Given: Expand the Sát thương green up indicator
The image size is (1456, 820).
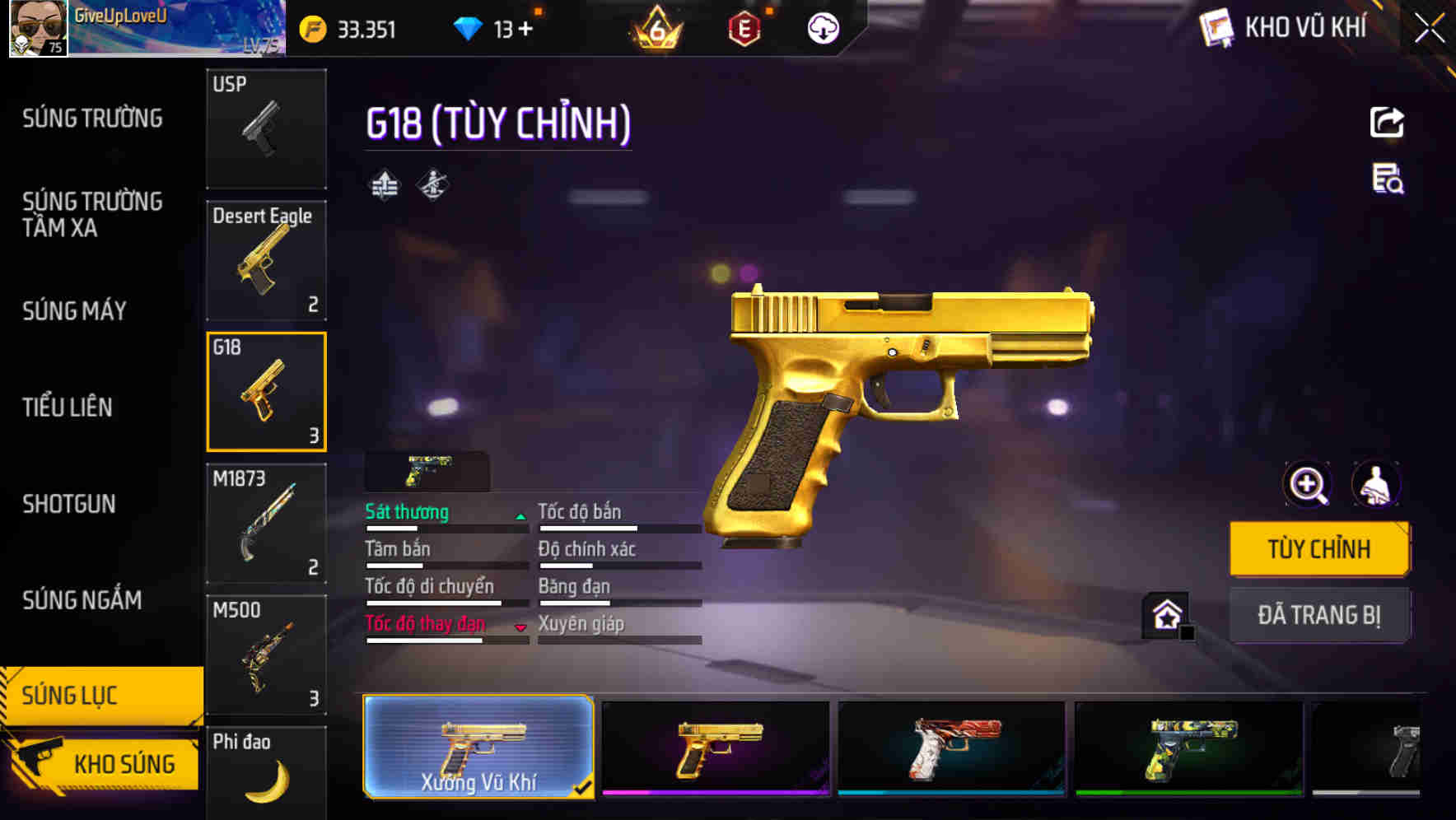Looking at the screenshot, I should 520,516.
